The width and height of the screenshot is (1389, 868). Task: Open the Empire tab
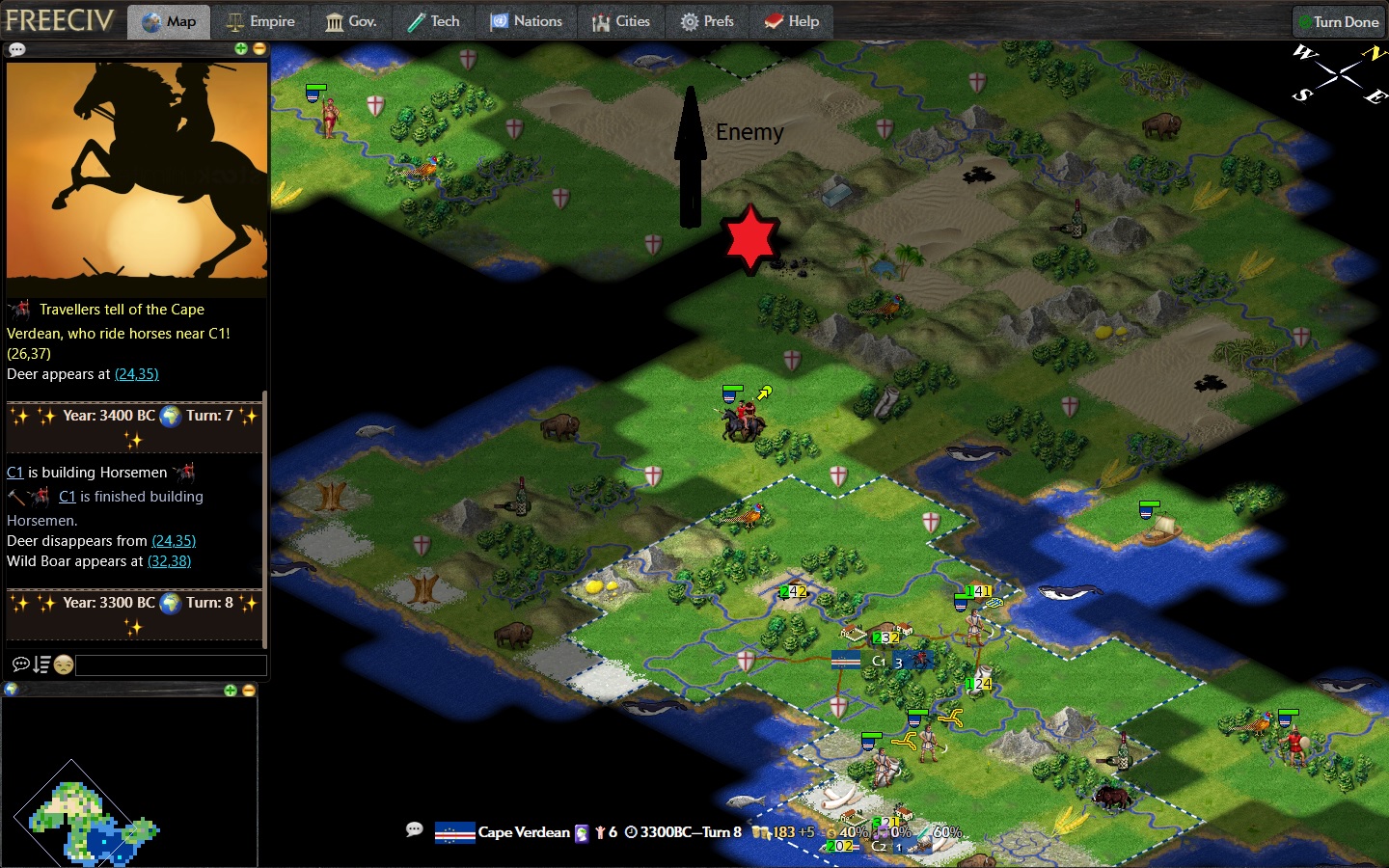pos(260,21)
